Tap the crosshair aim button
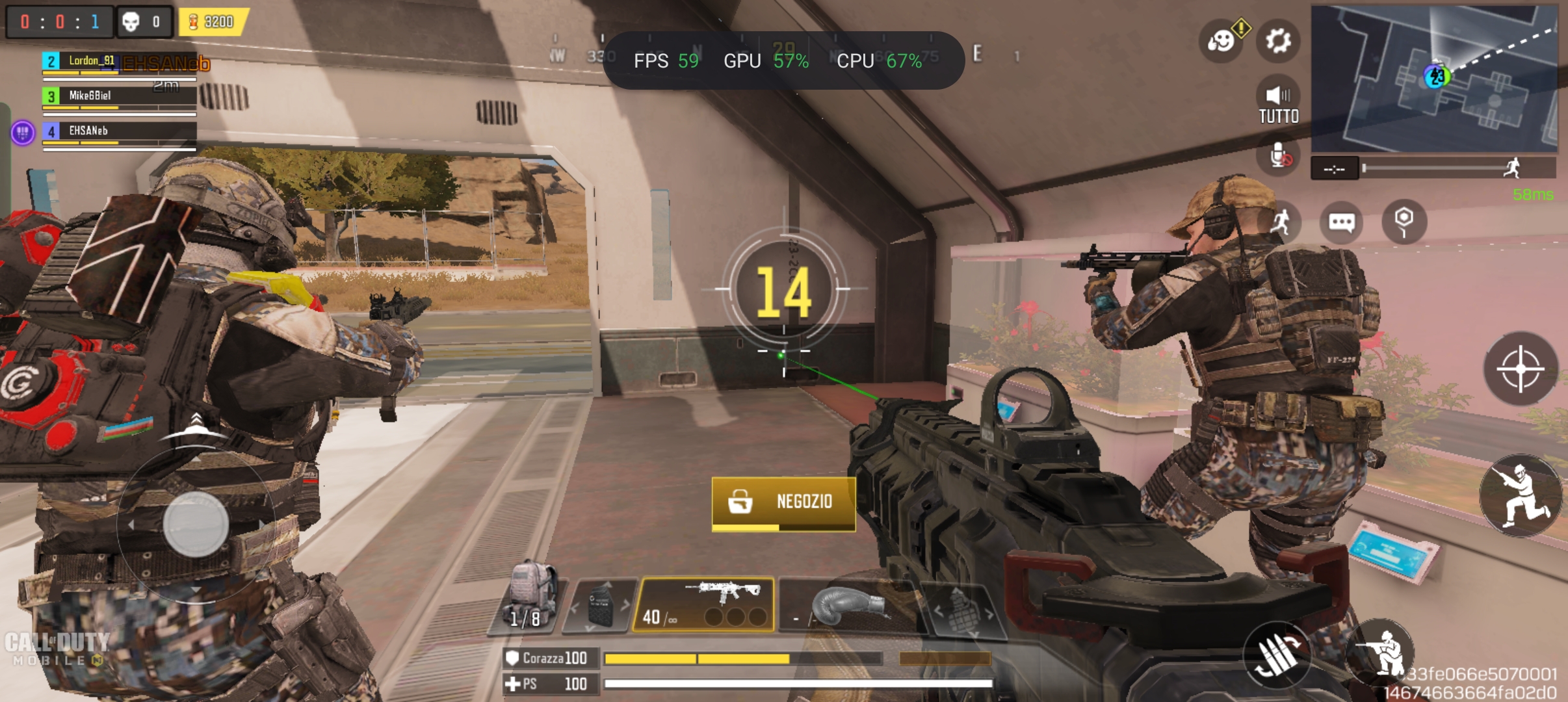Screen dimensions: 1568x702 (1520, 369)
